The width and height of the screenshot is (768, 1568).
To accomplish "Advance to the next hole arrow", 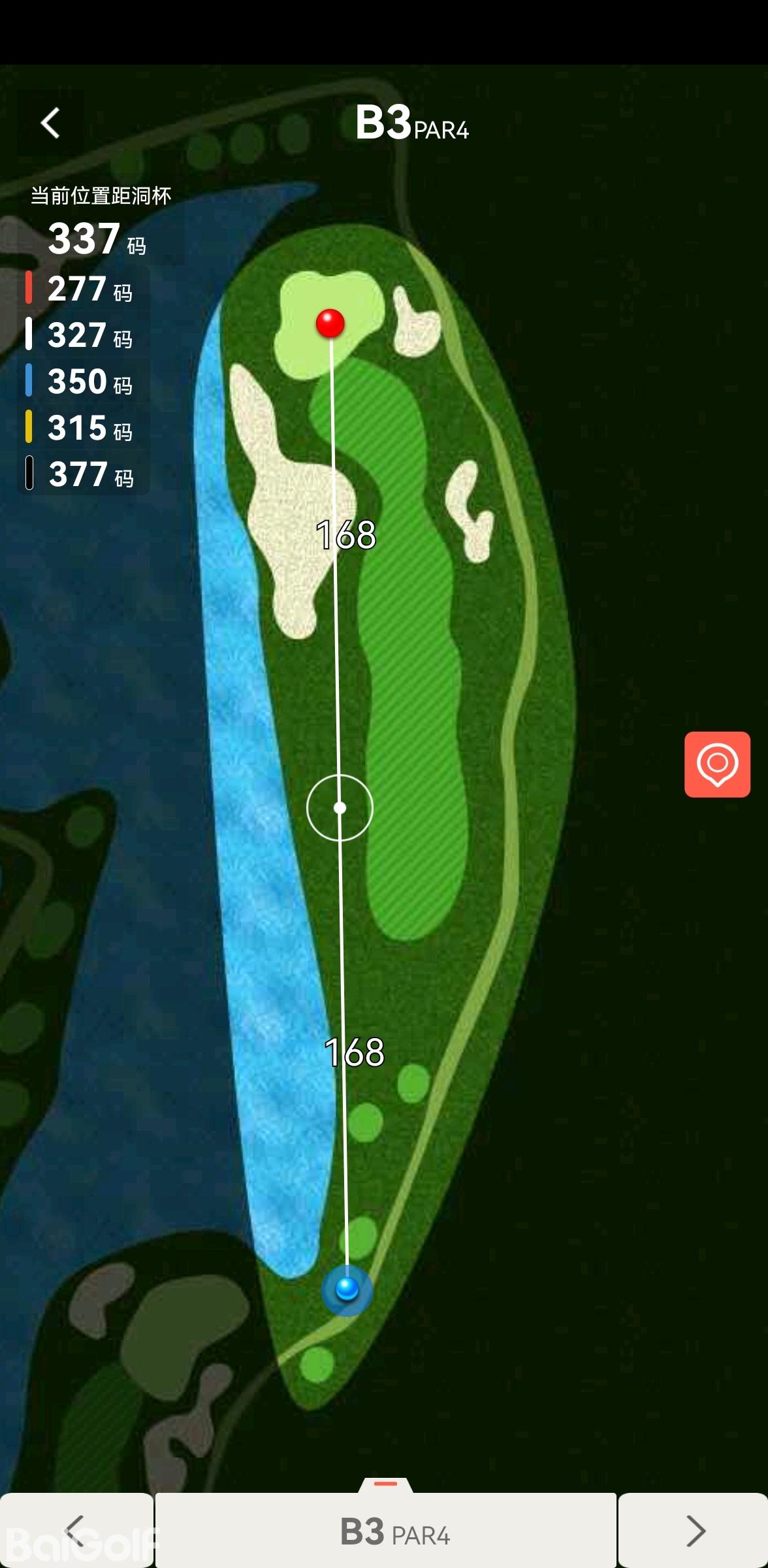I will 694,1530.
